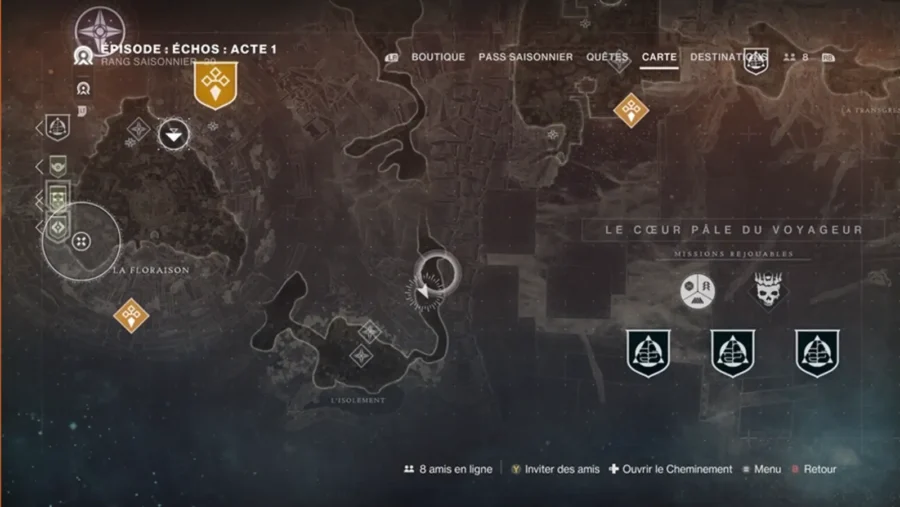This screenshot has width=900, height=507.
Task: Select the La Floraison landing zone marker
Action: (x=82, y=240)
